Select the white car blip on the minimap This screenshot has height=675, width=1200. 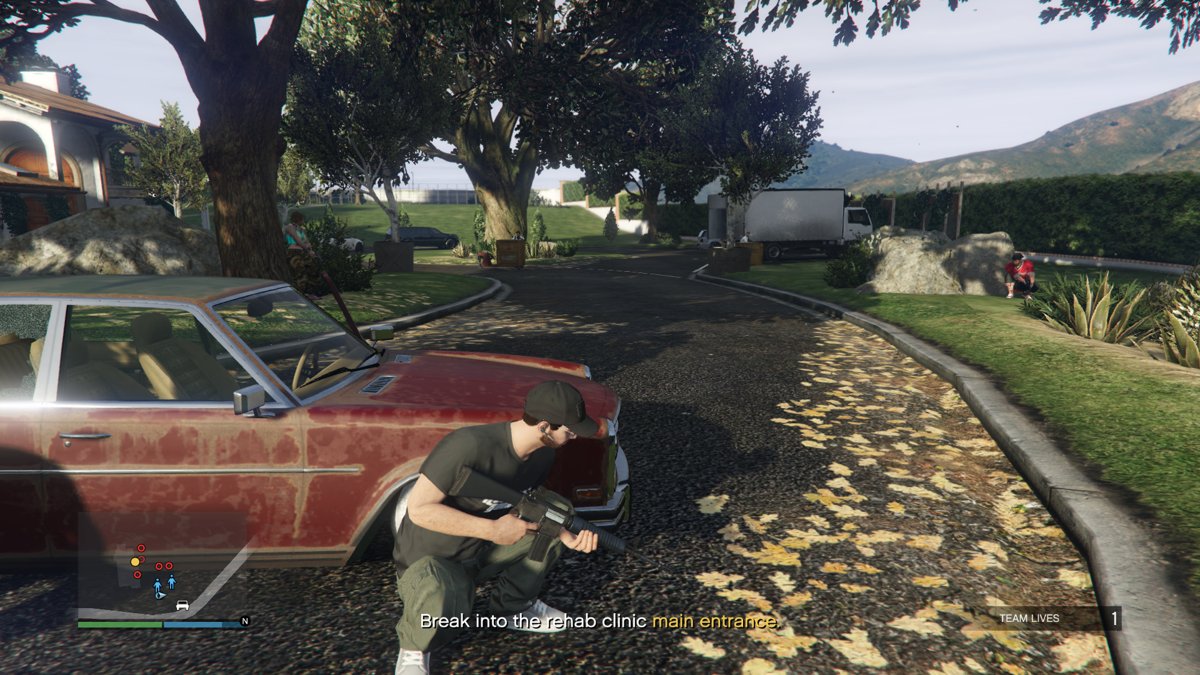[182, 605]
